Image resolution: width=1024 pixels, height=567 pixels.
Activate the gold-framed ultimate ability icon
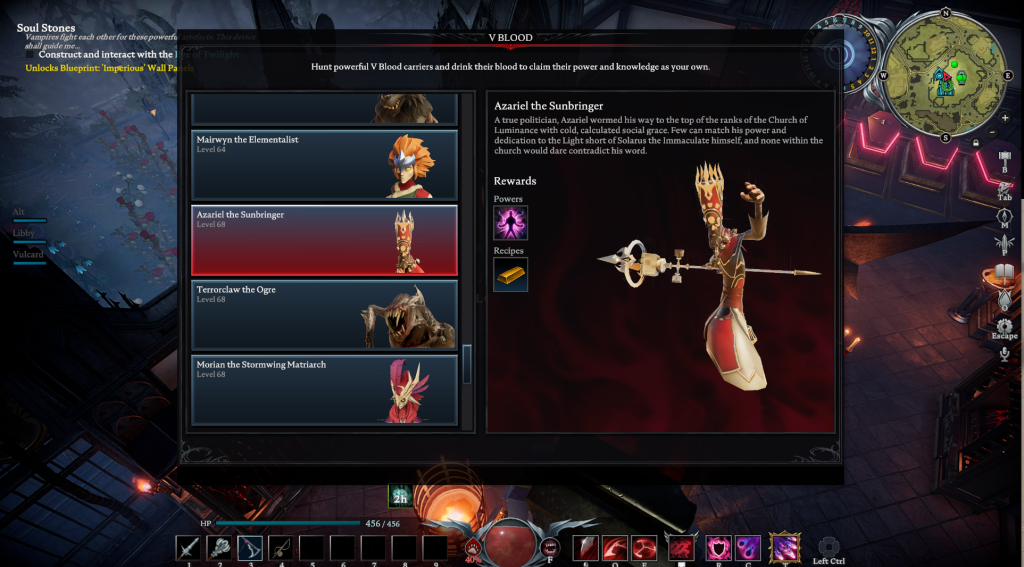[785, 546]
